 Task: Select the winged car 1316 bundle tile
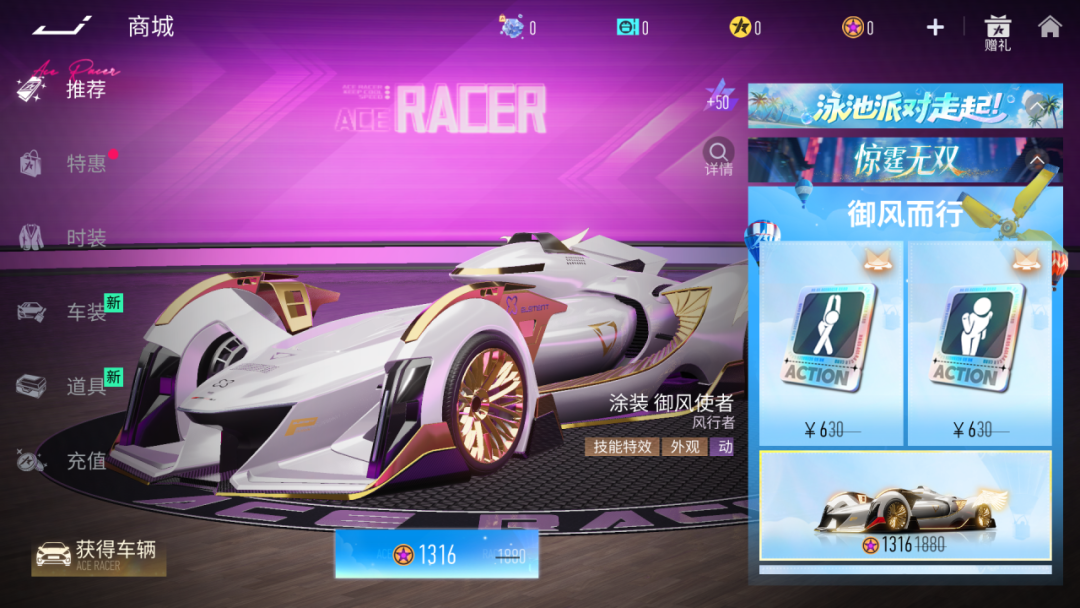click(x=905, y=505)
